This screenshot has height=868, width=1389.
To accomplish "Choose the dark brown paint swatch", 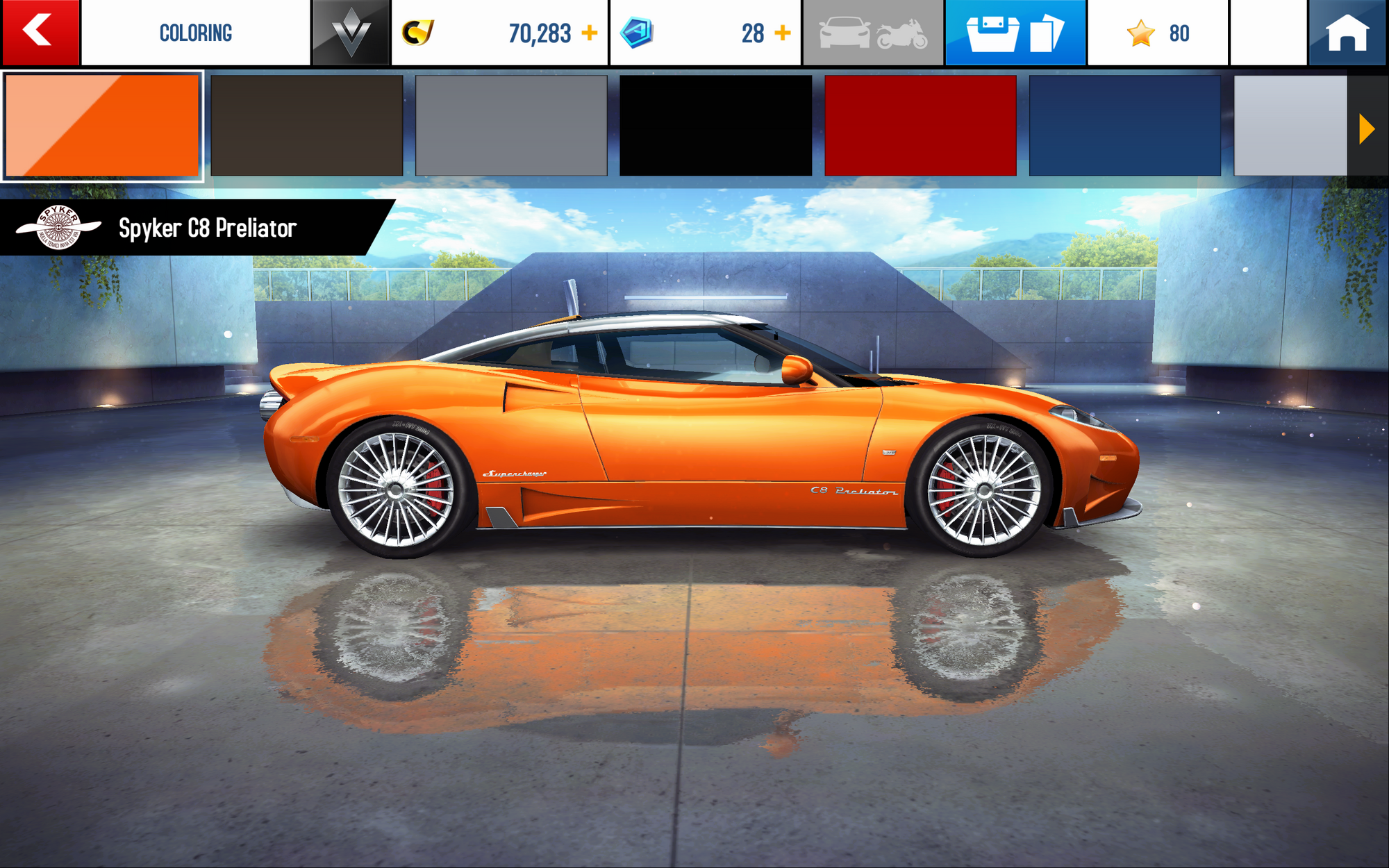I will point(306,126).
